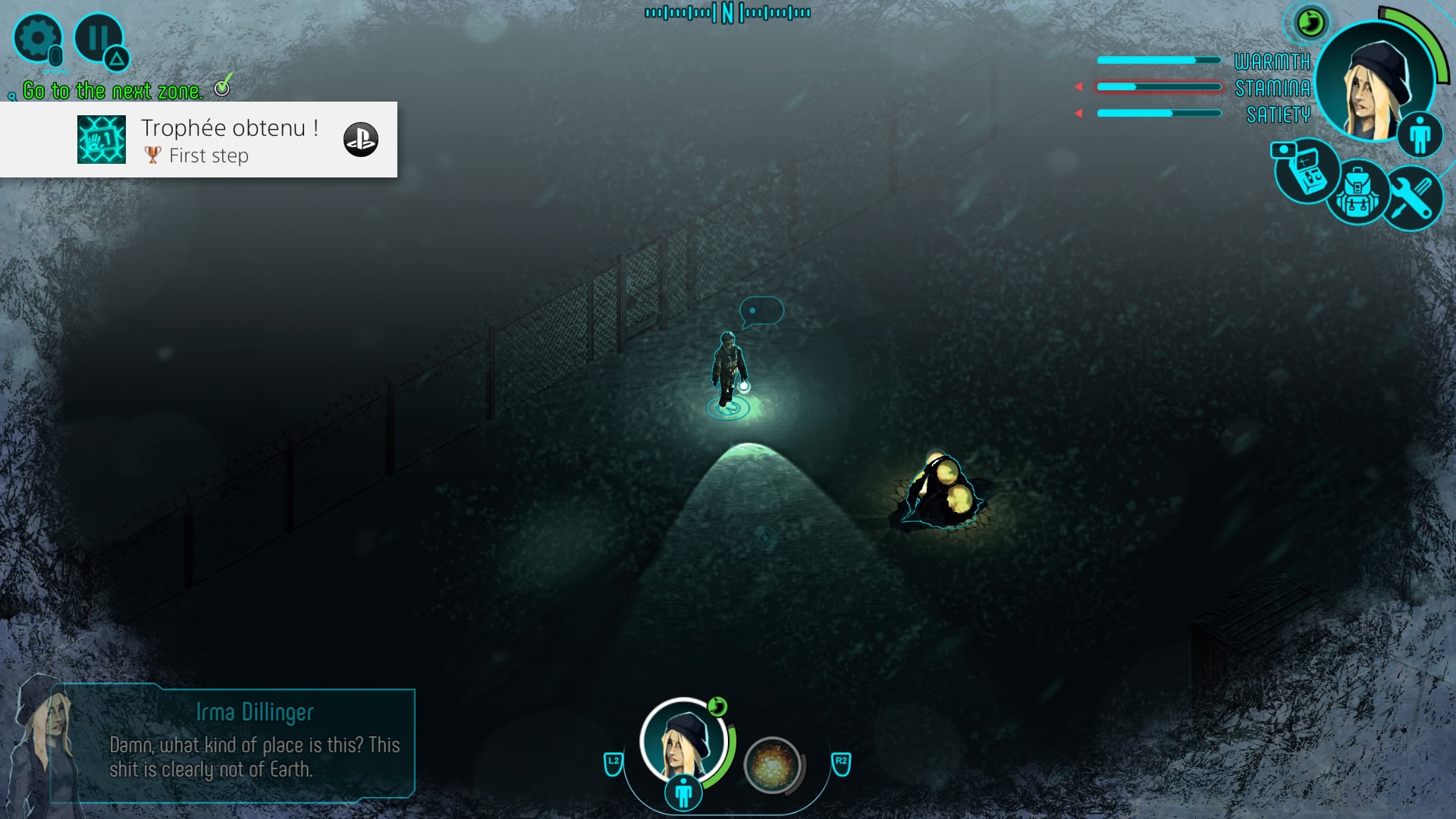Open the backpack inventory
The height and width of the screenshot is (819, 1456).
point(1357,194)
